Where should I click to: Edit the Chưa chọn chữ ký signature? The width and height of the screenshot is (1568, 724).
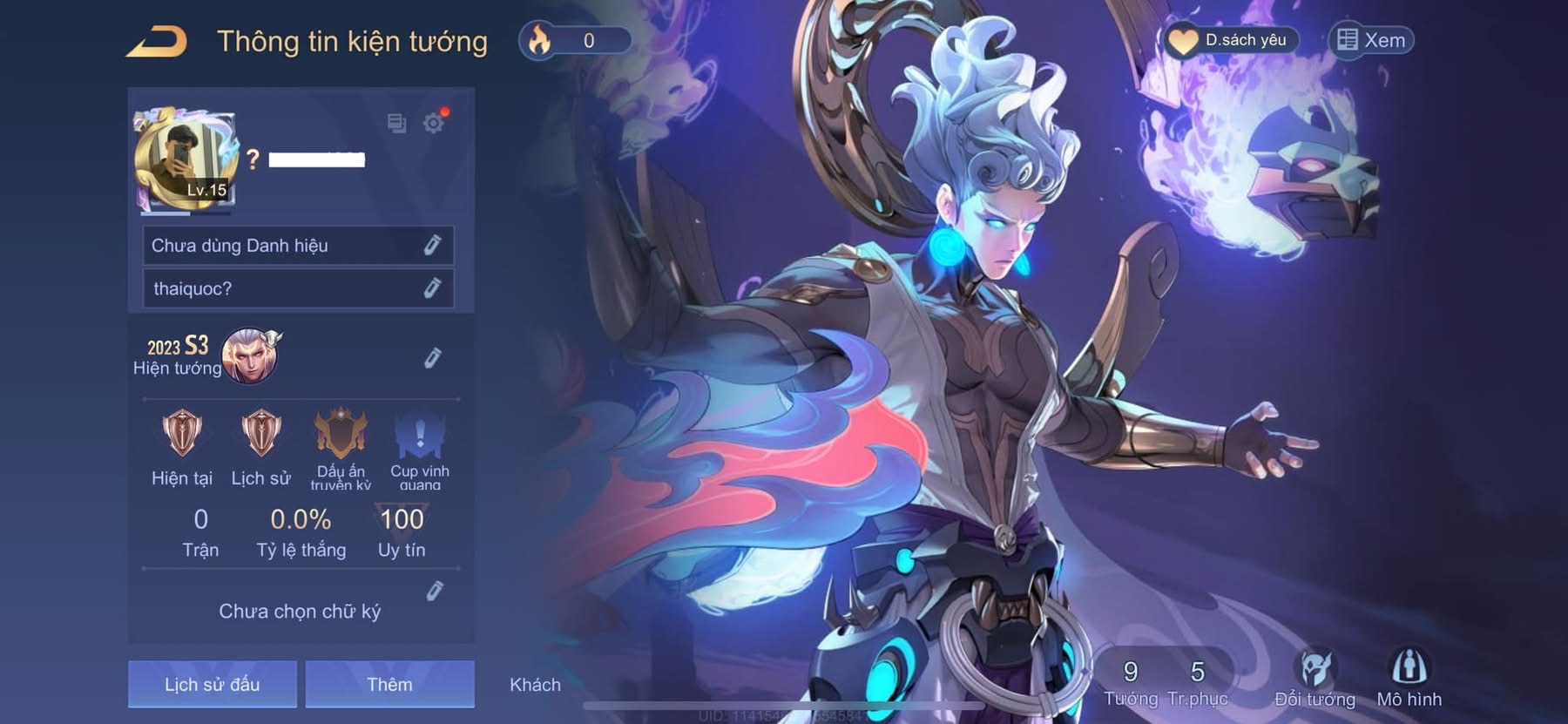pyautogui.click(x=435, y=592)
